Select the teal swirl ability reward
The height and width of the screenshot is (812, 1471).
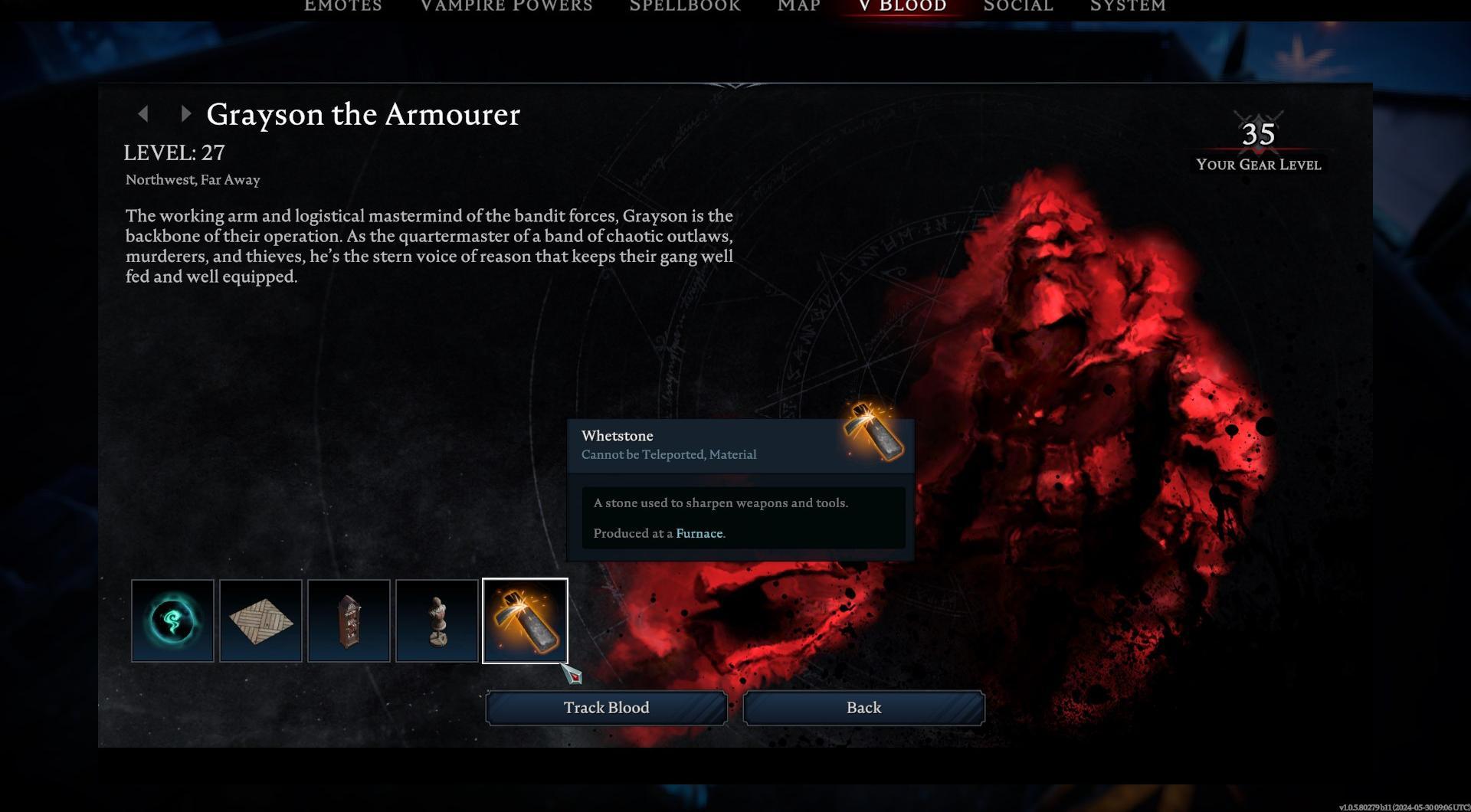coord(172,620)
